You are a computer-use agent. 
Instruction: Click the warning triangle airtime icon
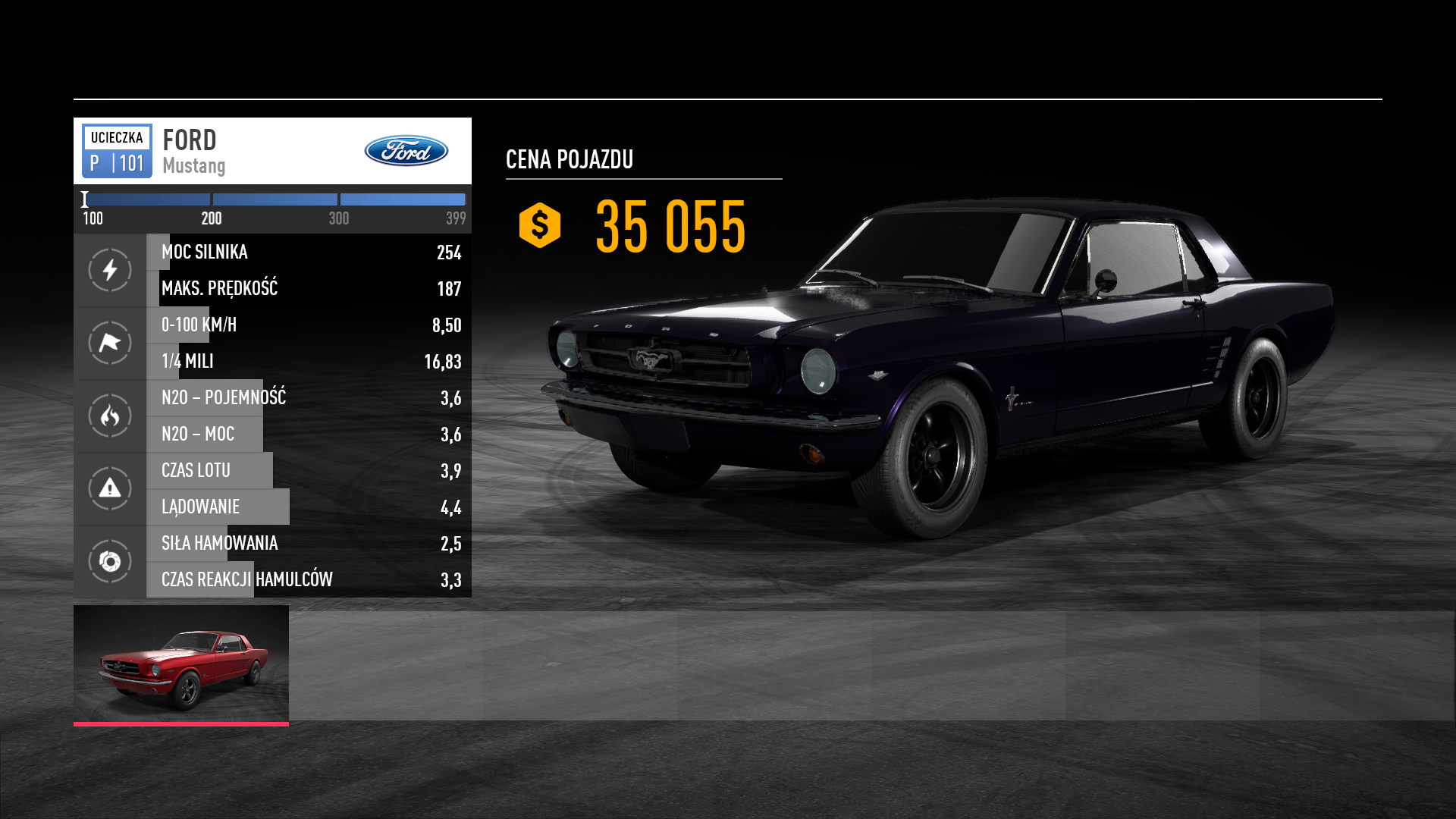[110, 488]
